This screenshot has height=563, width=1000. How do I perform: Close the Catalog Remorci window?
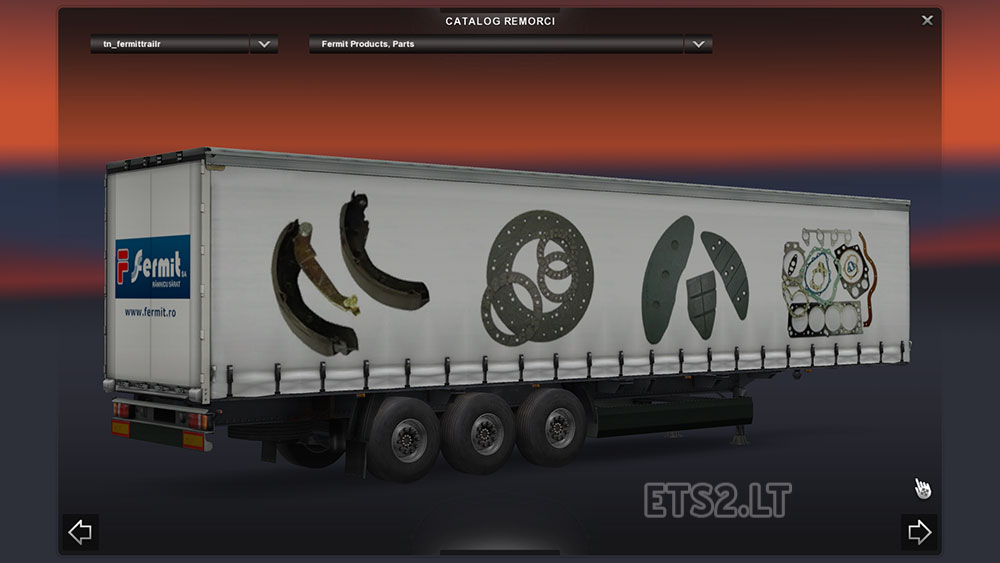click(927, 20)
